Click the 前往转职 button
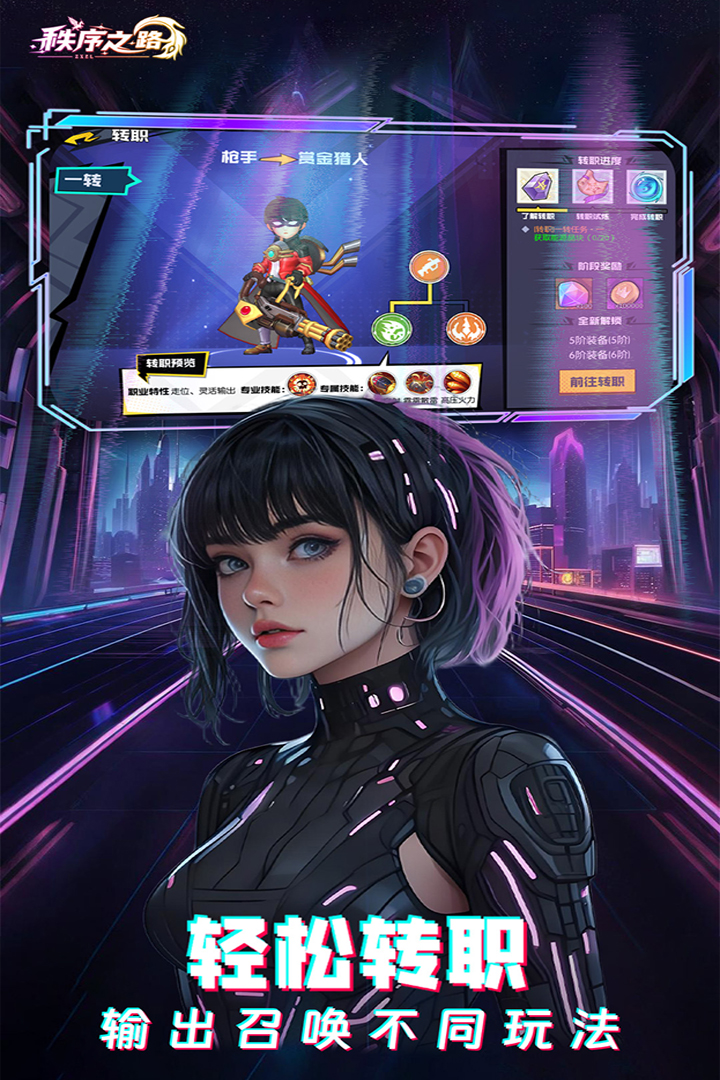 [597, 381]
